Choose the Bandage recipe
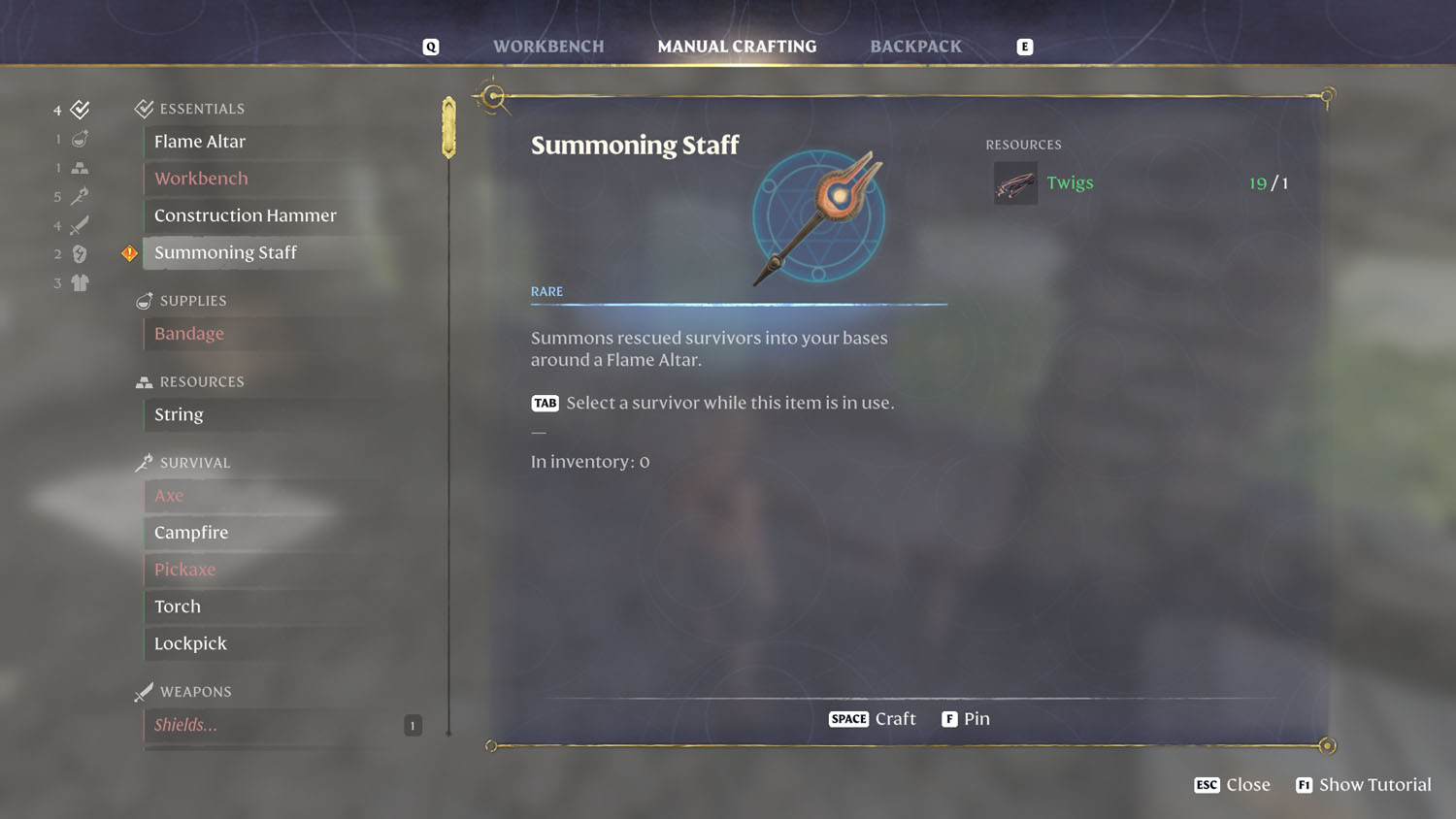The width and height of the screenshot is (1456, 819). click(x=189, y=334)
